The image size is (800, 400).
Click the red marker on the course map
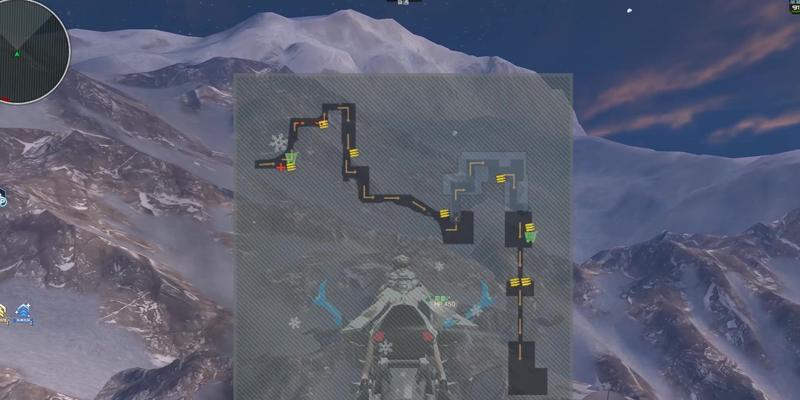click(x=280, y=167)
